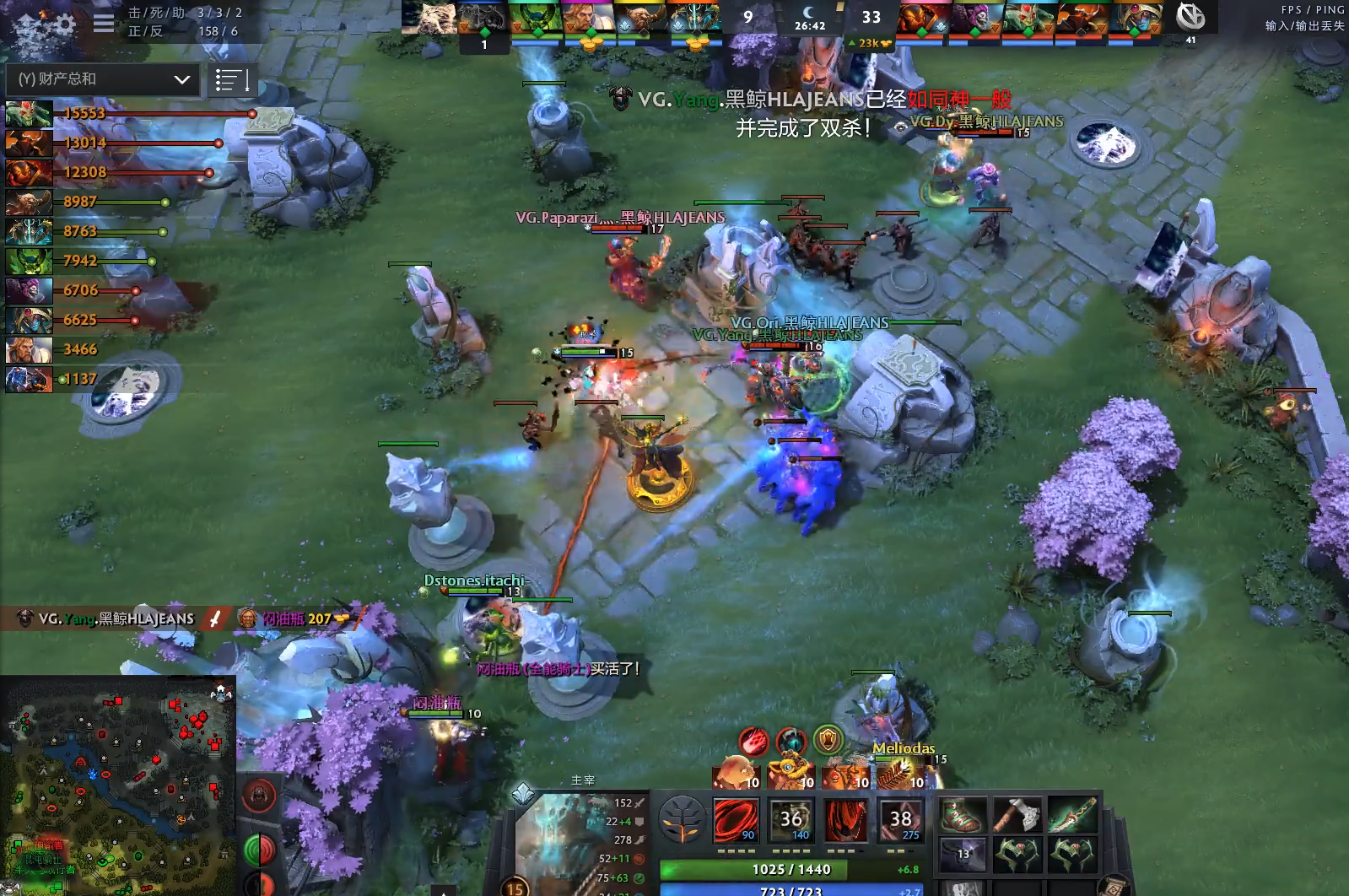This screenshot has width=1349, height=896.
Task: Open the talent tree icon
Action: pyautogui.click(x=682, y=819)
